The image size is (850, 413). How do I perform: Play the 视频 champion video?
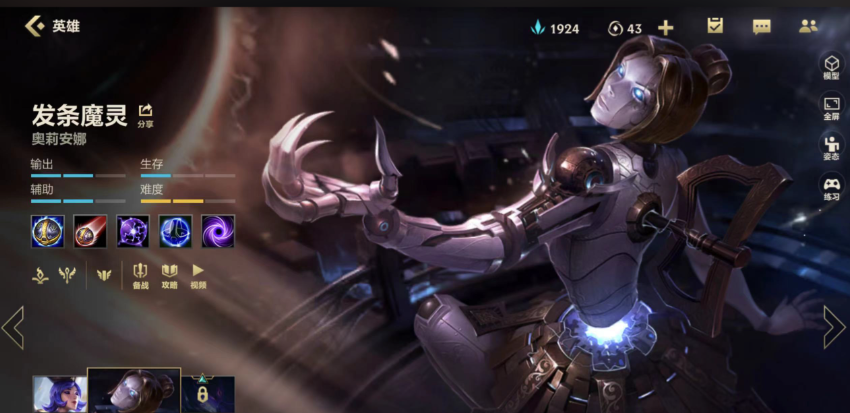point(198,275)
